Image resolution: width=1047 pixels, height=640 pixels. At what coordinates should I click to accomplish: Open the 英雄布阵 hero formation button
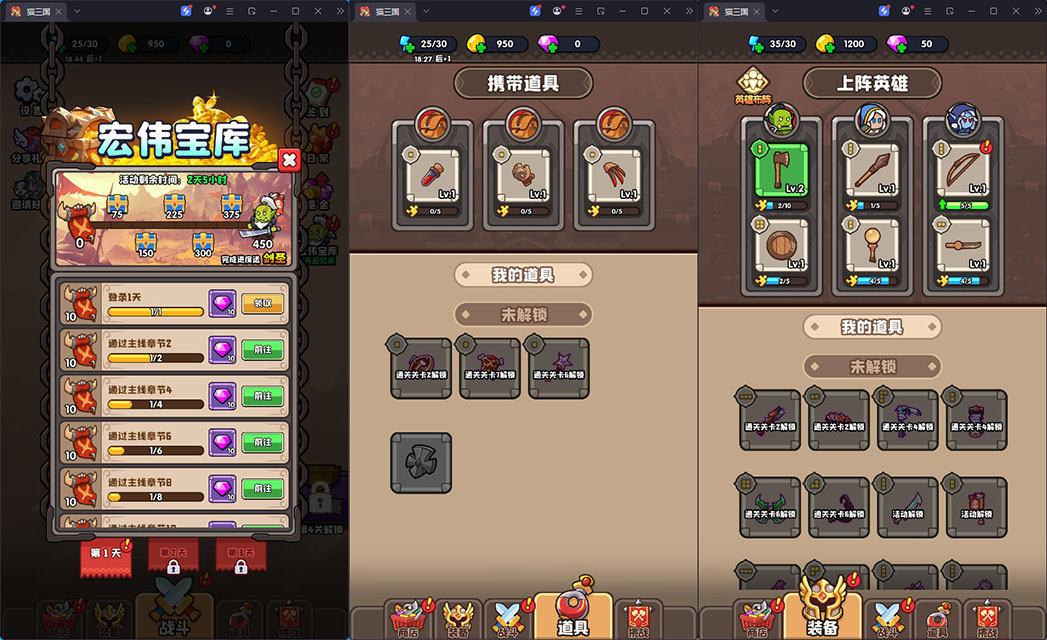[751, 85]
